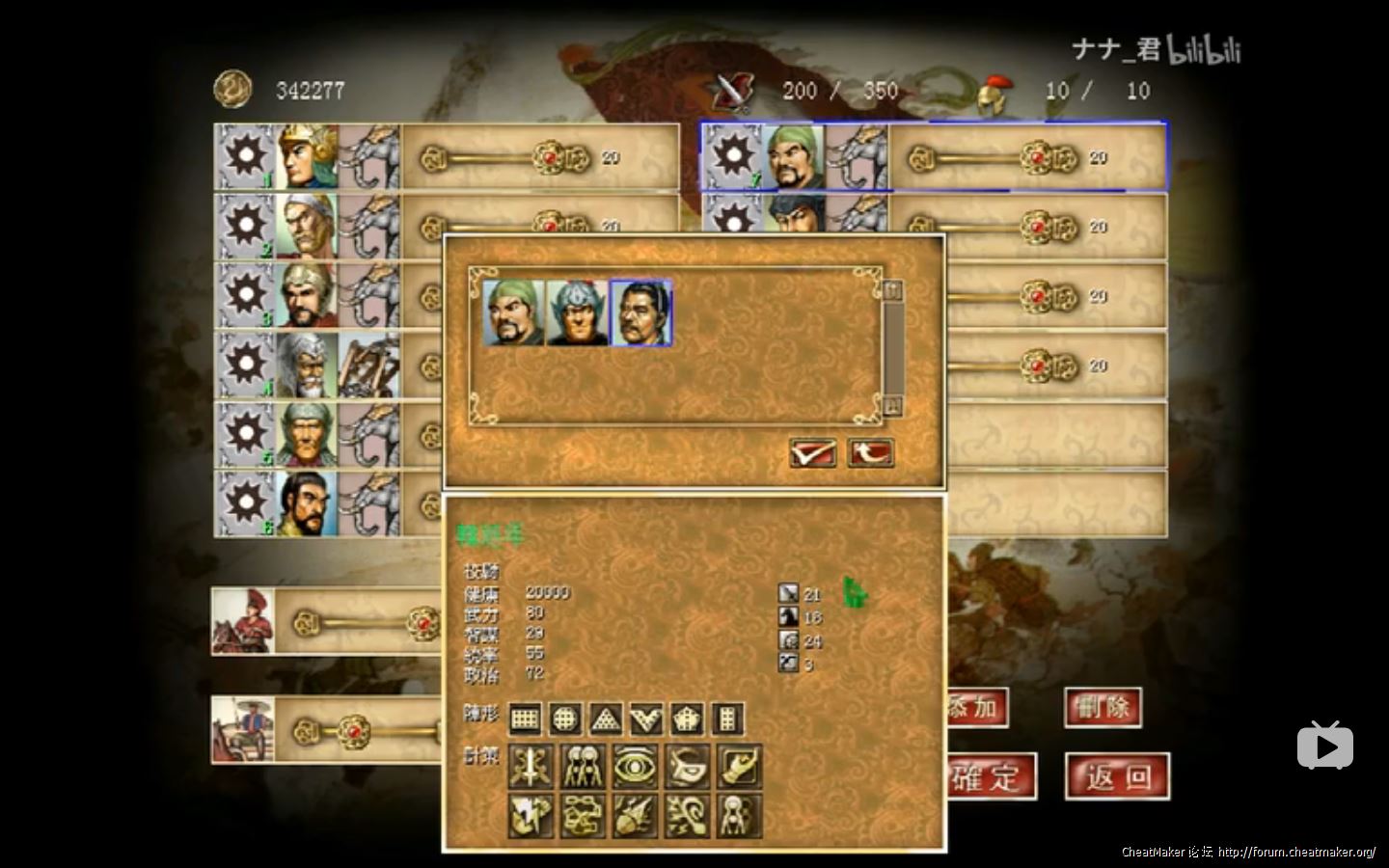Confirm the army with the 確定 button
Image resolution: width=1389 pixels, height=868 pixels.
pos(989,776)
